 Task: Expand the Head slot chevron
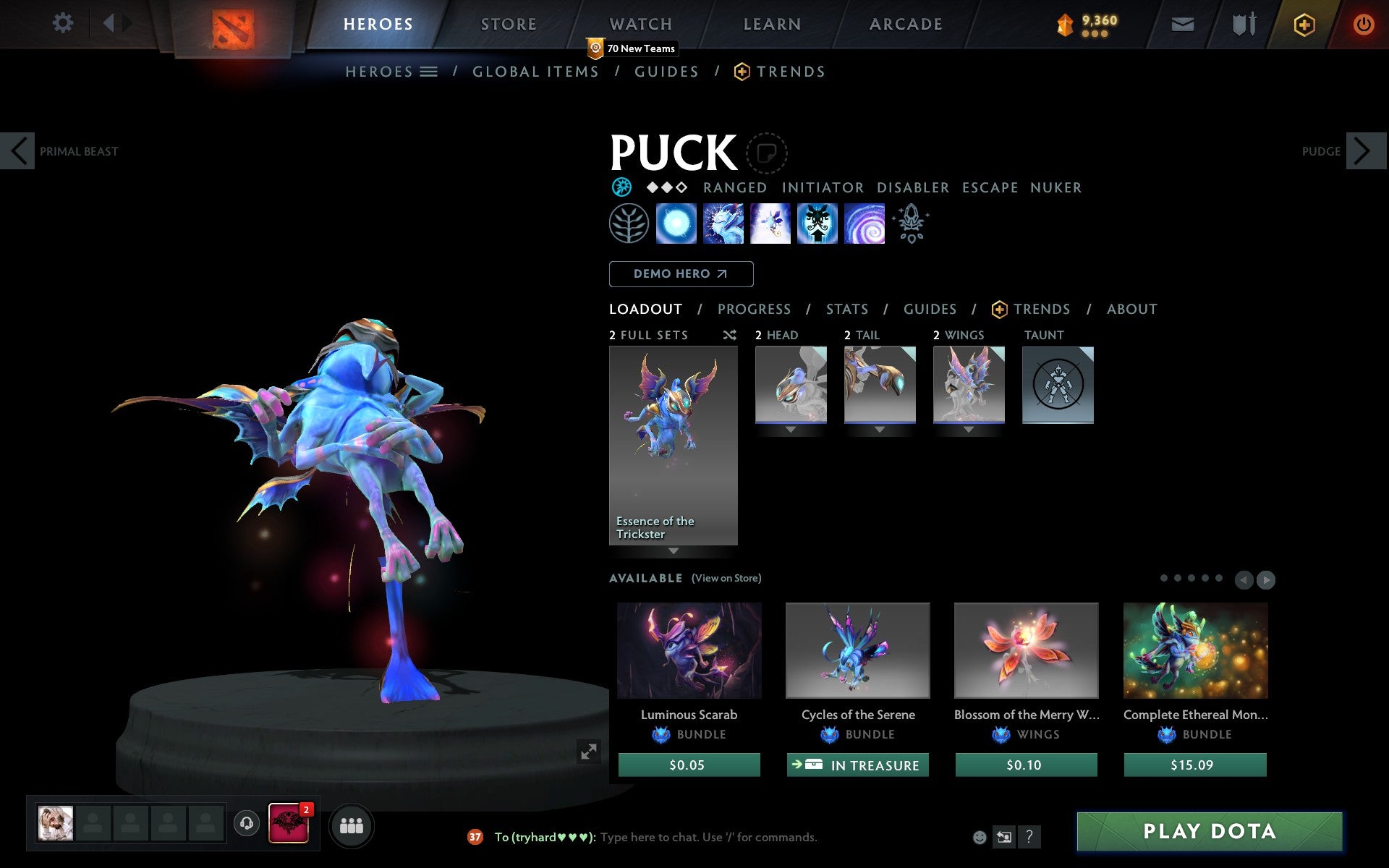click(x=790, y=428)
